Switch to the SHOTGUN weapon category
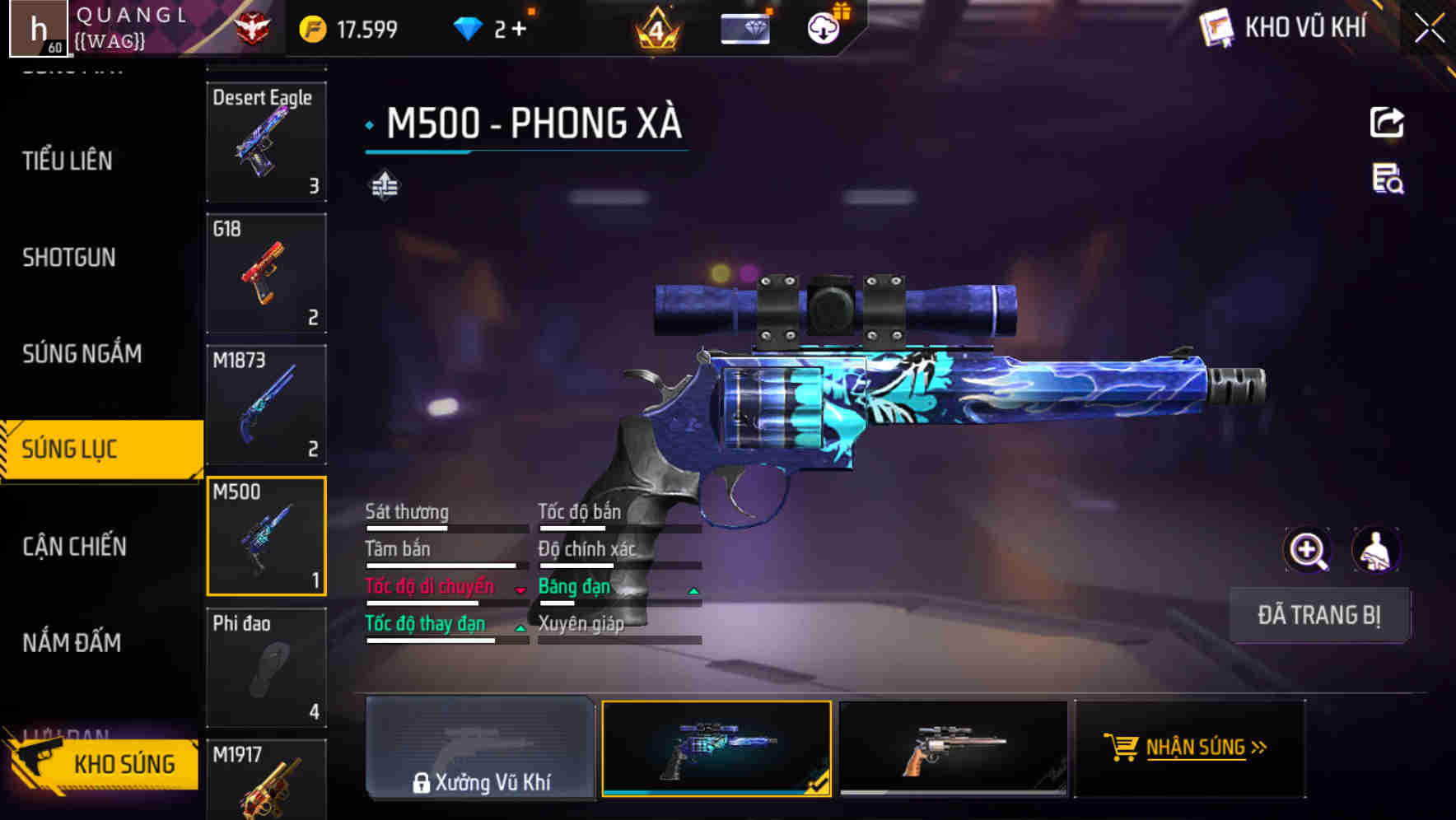Image resolution: width=1456 pixels, height=820 pixels. point(69,258)
